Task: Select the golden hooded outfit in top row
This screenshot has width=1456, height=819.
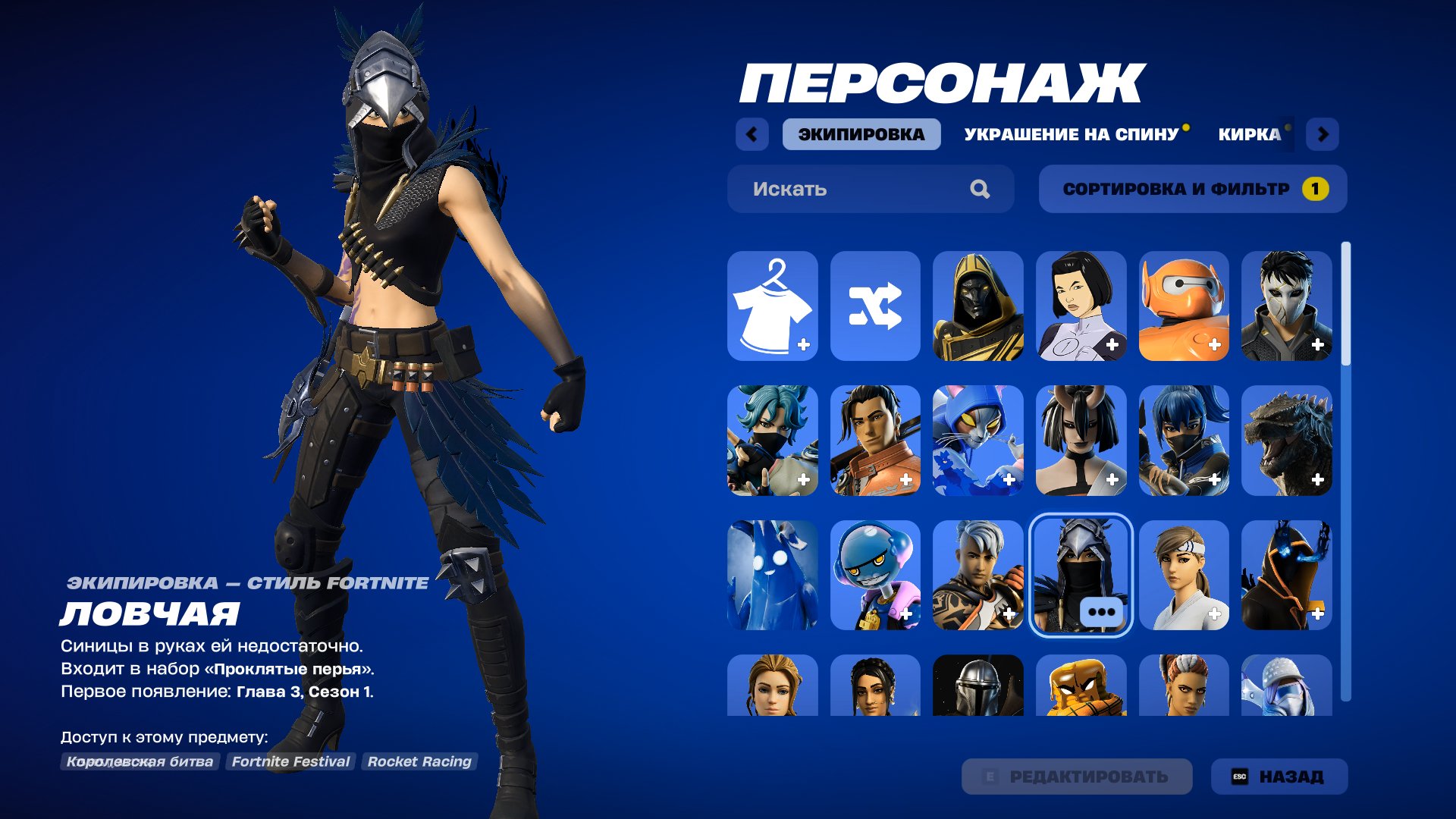Action: [977, 306]
